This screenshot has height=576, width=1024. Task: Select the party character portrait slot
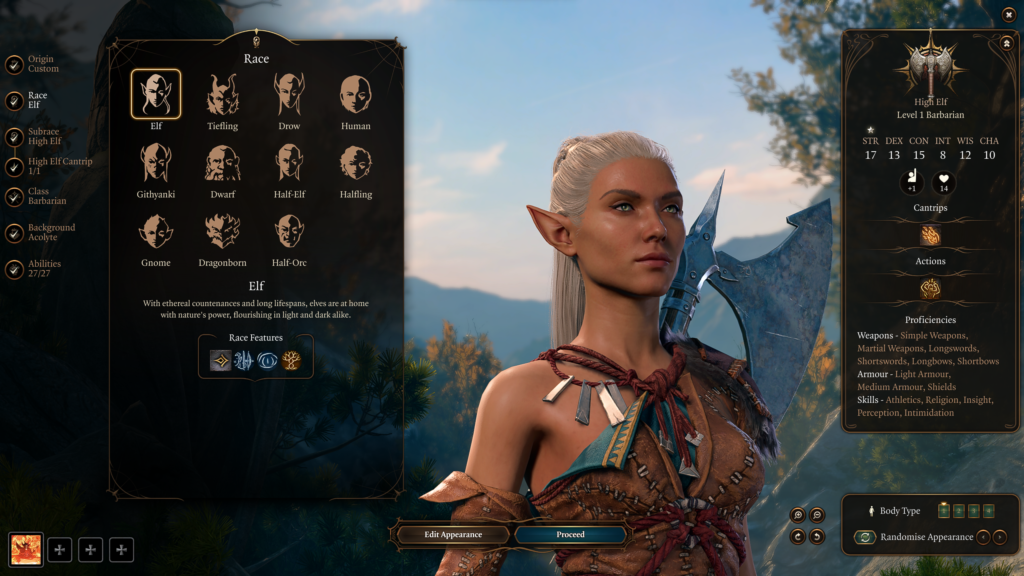26,549
